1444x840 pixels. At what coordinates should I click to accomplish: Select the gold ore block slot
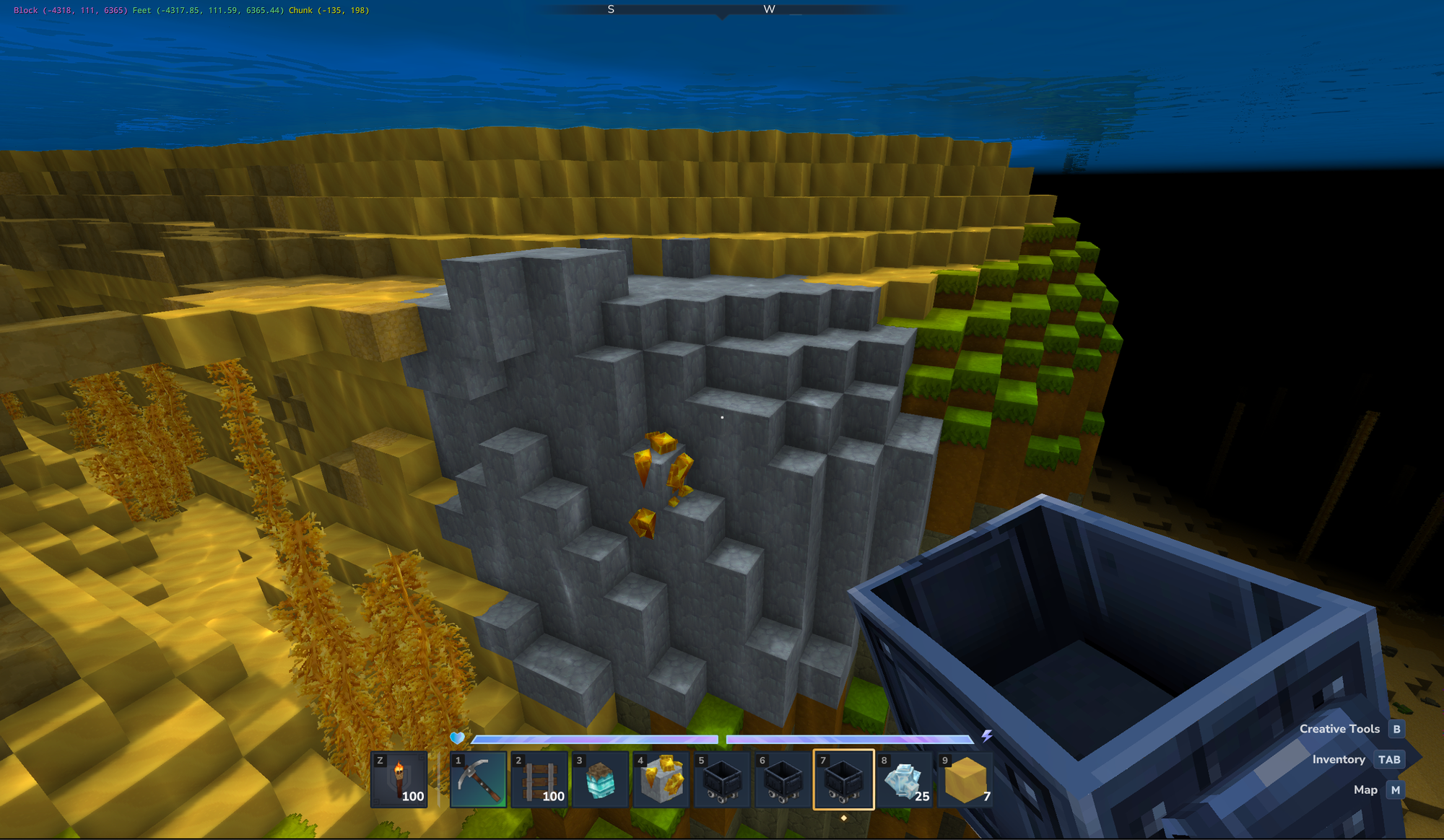click(x=661, y=779)
